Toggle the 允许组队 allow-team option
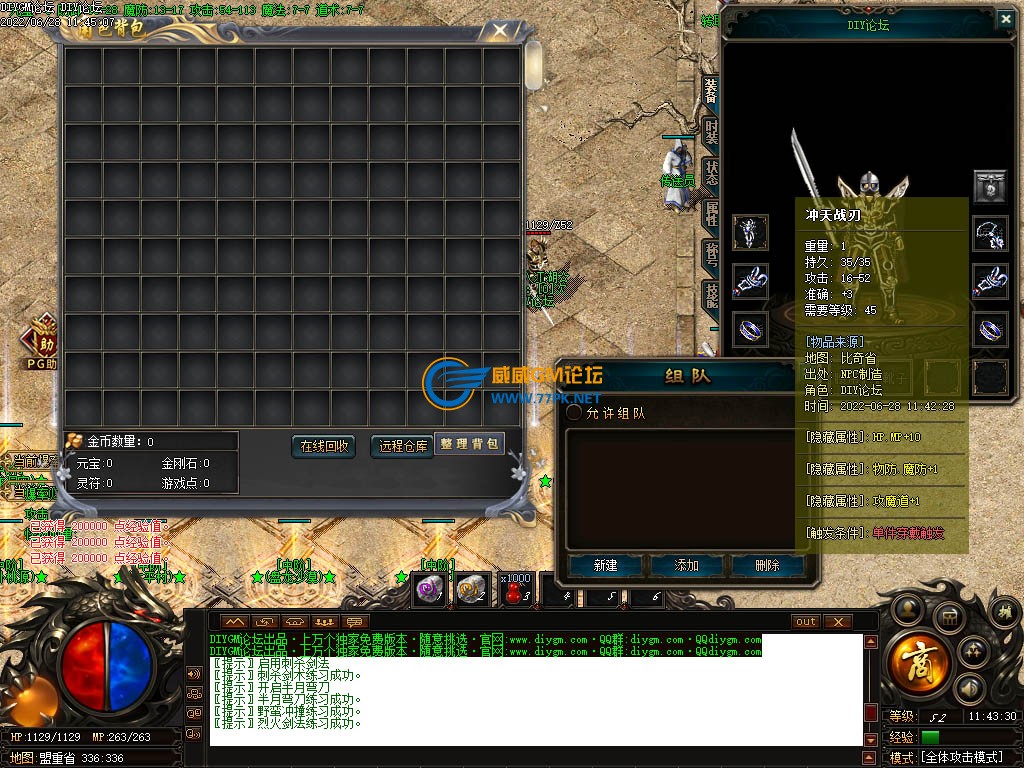This screenshot has width=1024, height=768. (x=574, y=412)
